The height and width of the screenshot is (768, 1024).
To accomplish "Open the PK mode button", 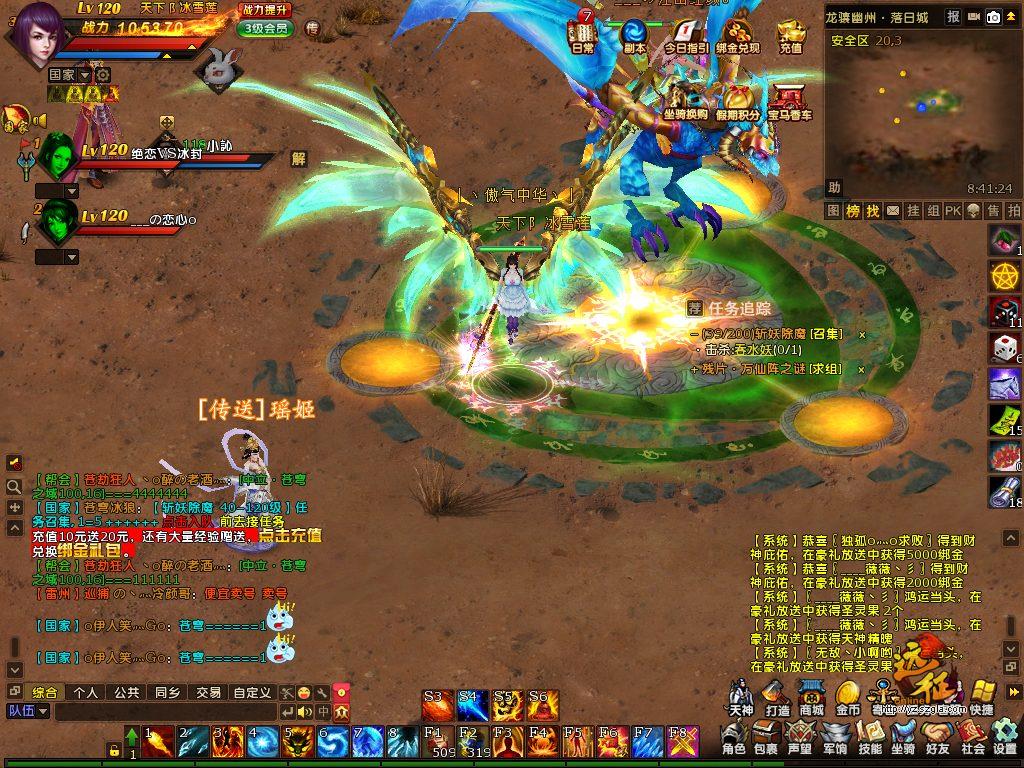I will pos(952,211).
